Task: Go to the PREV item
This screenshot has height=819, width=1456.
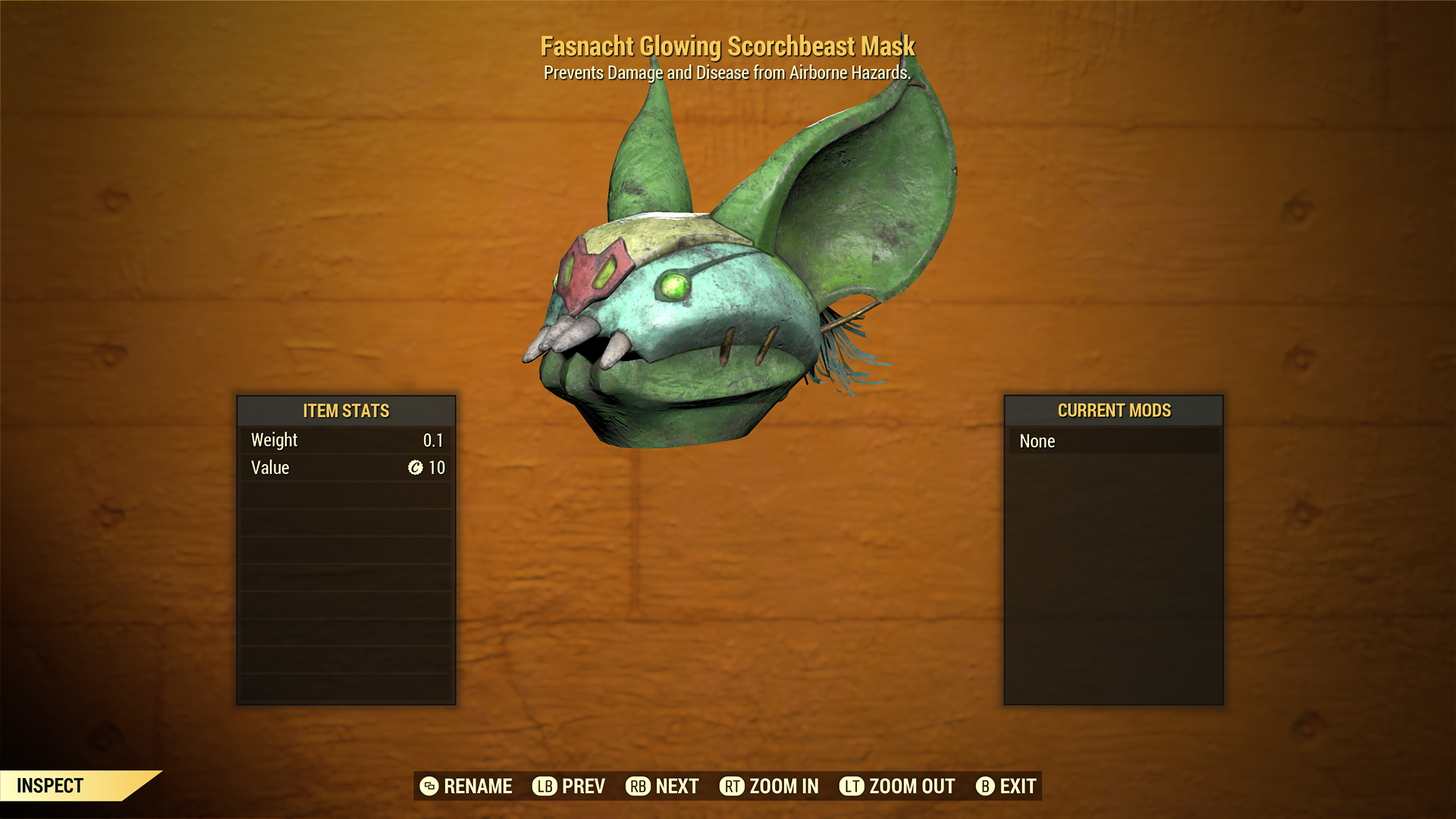Action: coord(569,786)
